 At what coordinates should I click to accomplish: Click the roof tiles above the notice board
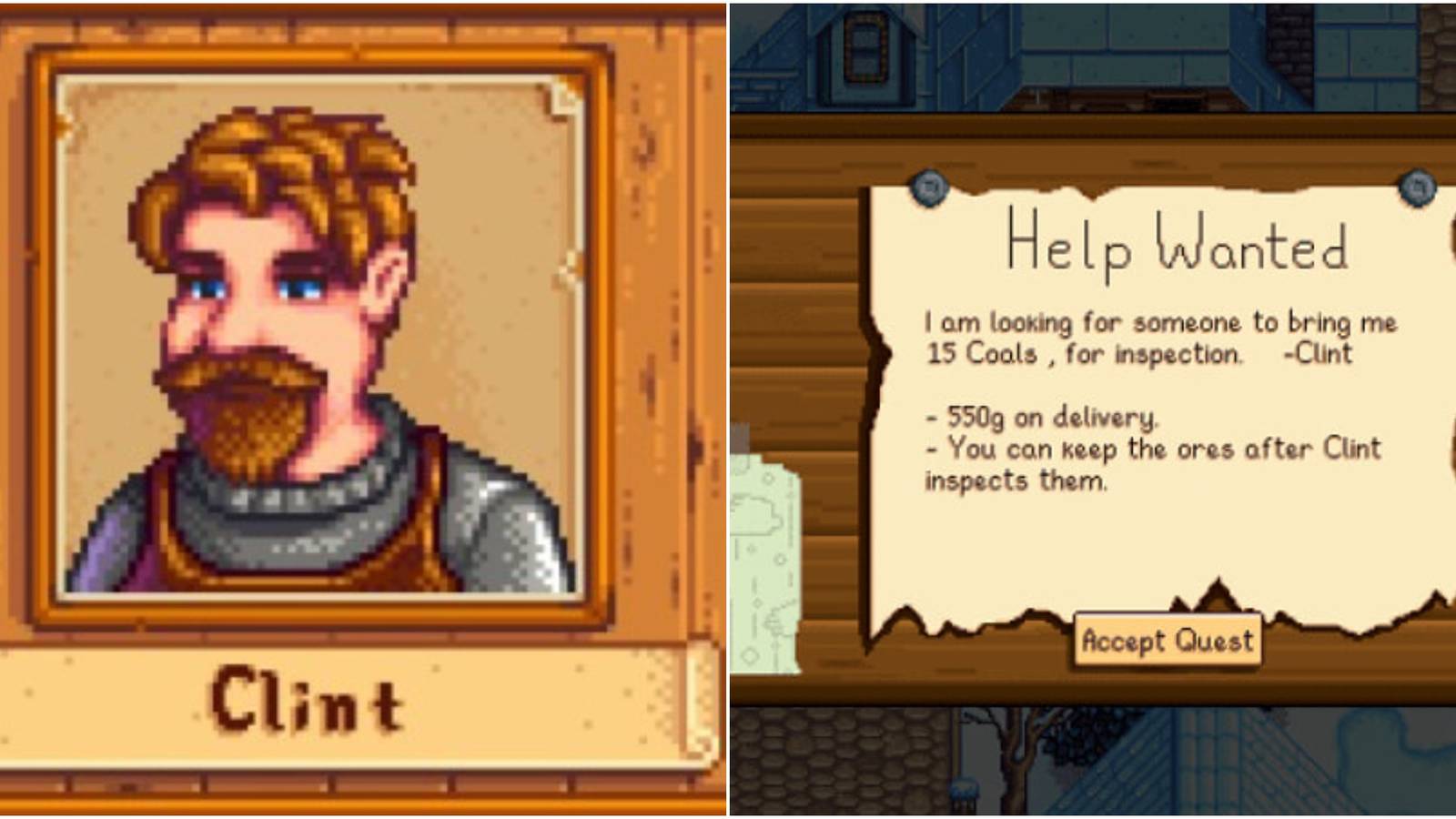click(x=1183, y=55)
